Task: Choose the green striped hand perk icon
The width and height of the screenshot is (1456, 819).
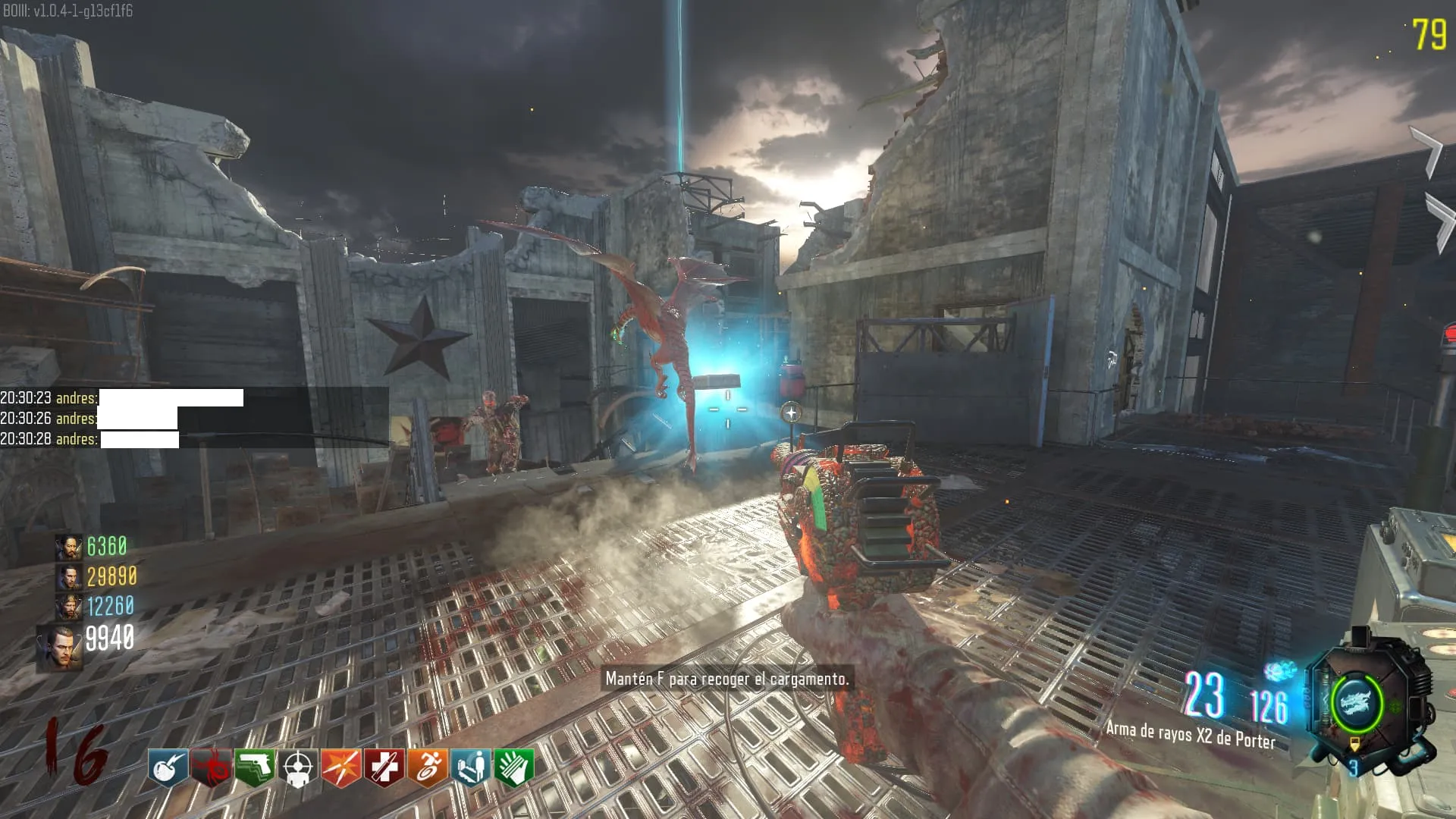Action: click(514, 768)
